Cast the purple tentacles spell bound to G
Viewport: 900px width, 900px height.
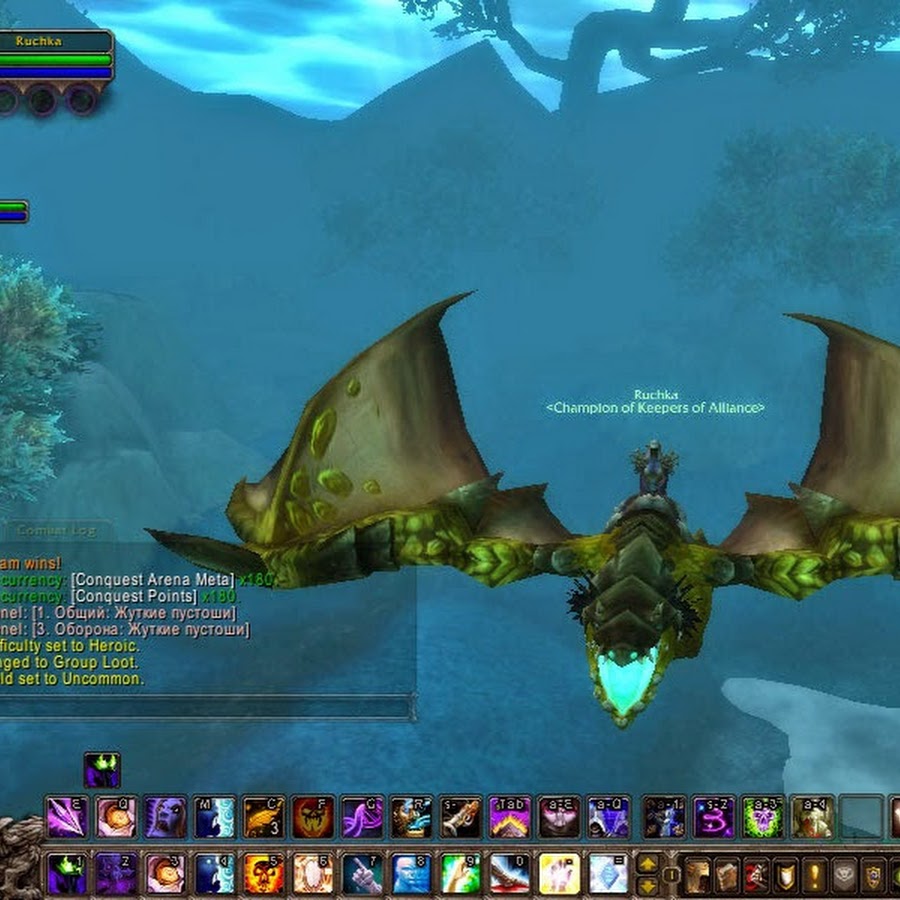(362, 817)
